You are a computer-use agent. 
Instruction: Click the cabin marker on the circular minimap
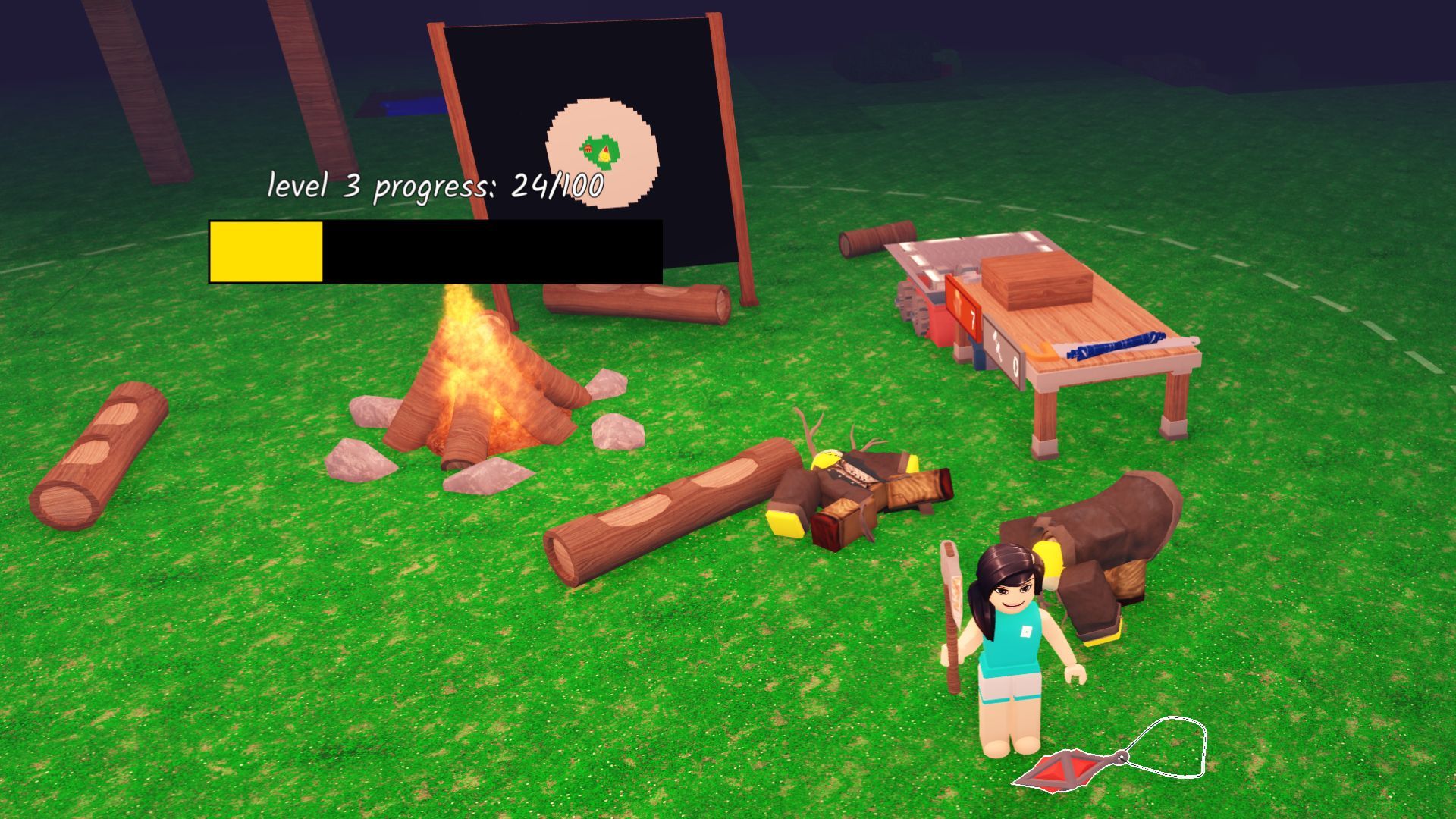[x=588, y=147]
